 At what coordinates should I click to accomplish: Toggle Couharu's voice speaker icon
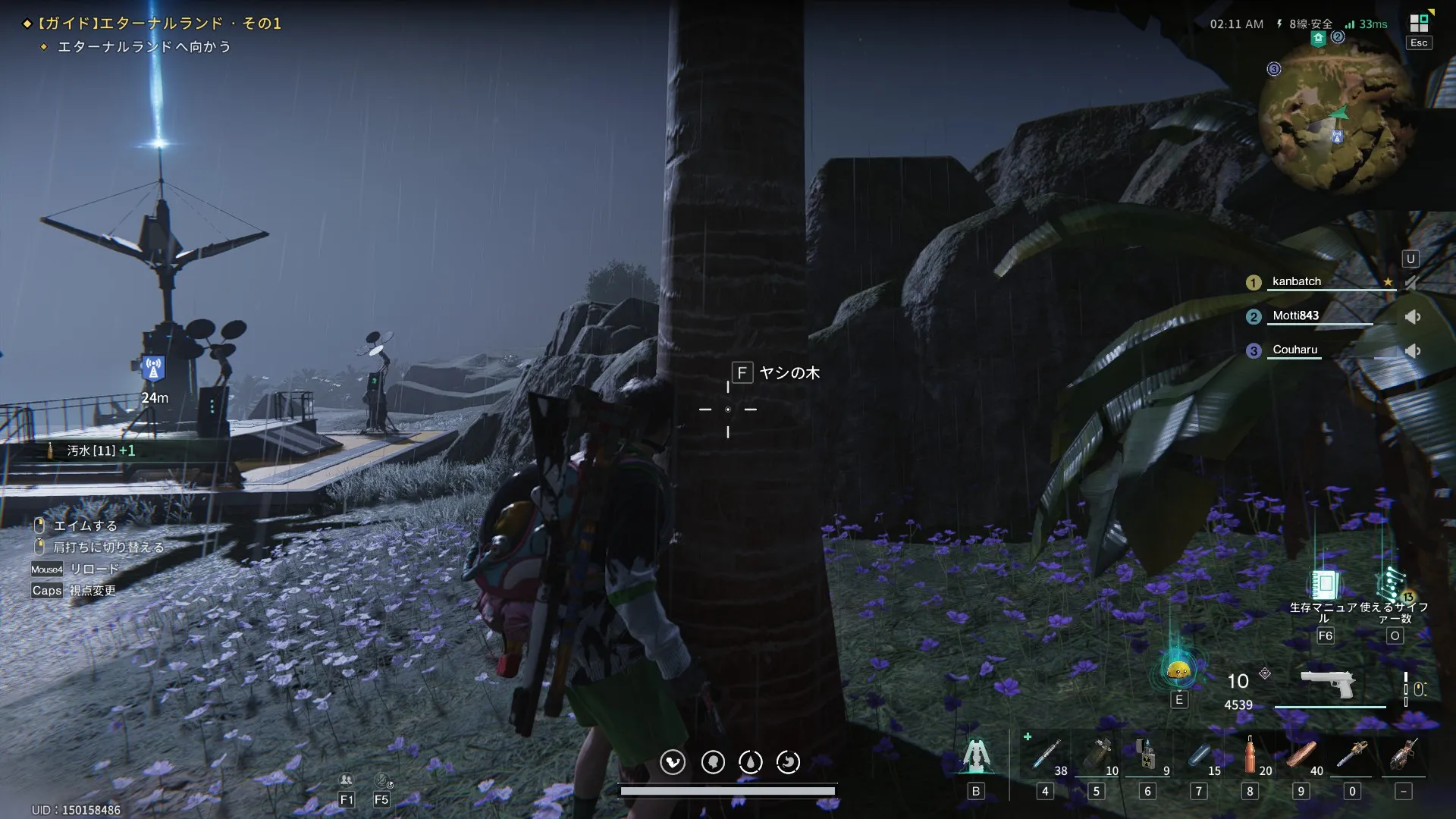pyautogui.click(x=1412, y=351)
